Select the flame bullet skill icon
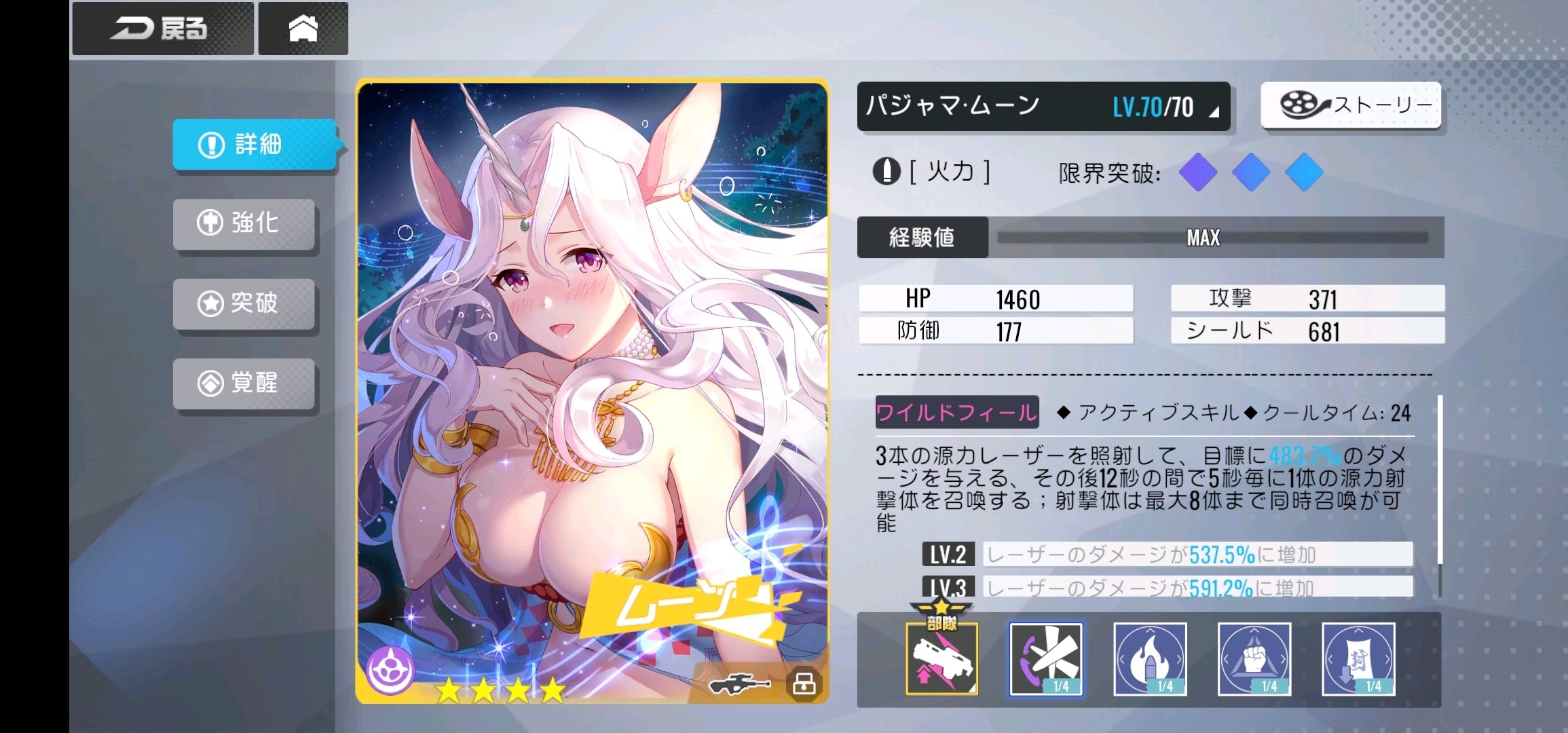 (x=1151, y=660)
